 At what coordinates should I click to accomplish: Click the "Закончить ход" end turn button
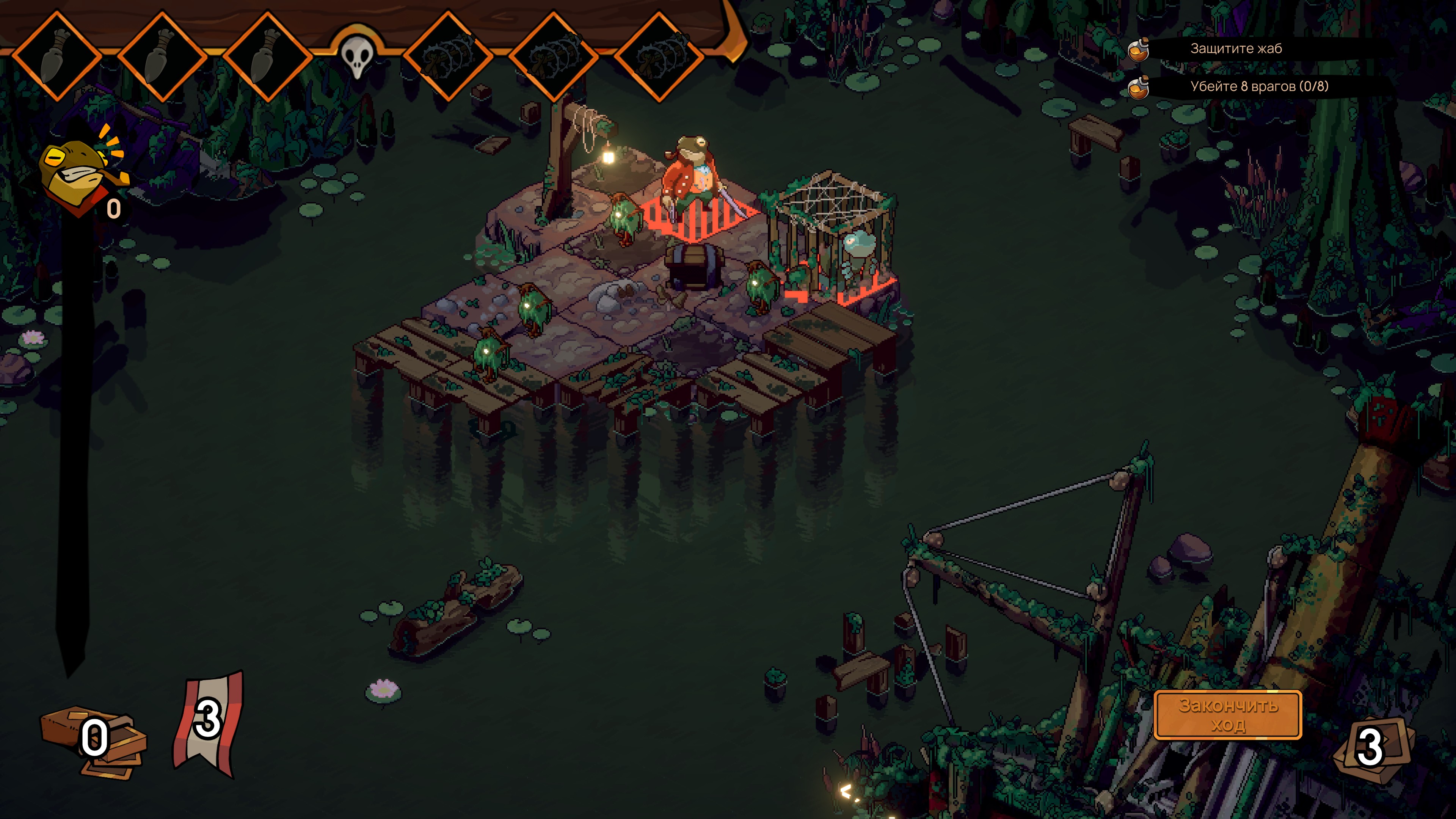pos(1227,715)
